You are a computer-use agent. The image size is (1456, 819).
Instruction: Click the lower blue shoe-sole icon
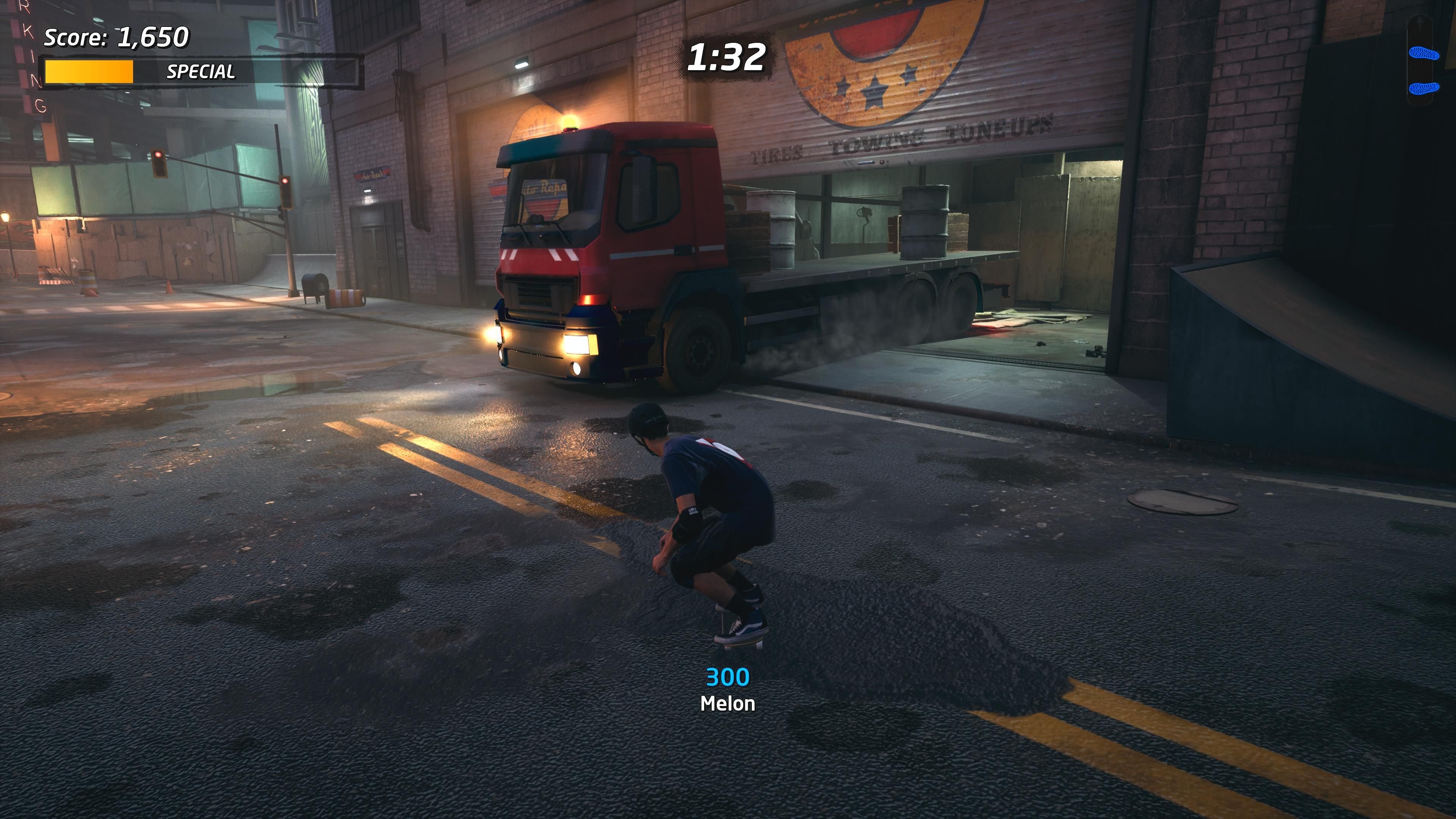[x=1425, y=89]
